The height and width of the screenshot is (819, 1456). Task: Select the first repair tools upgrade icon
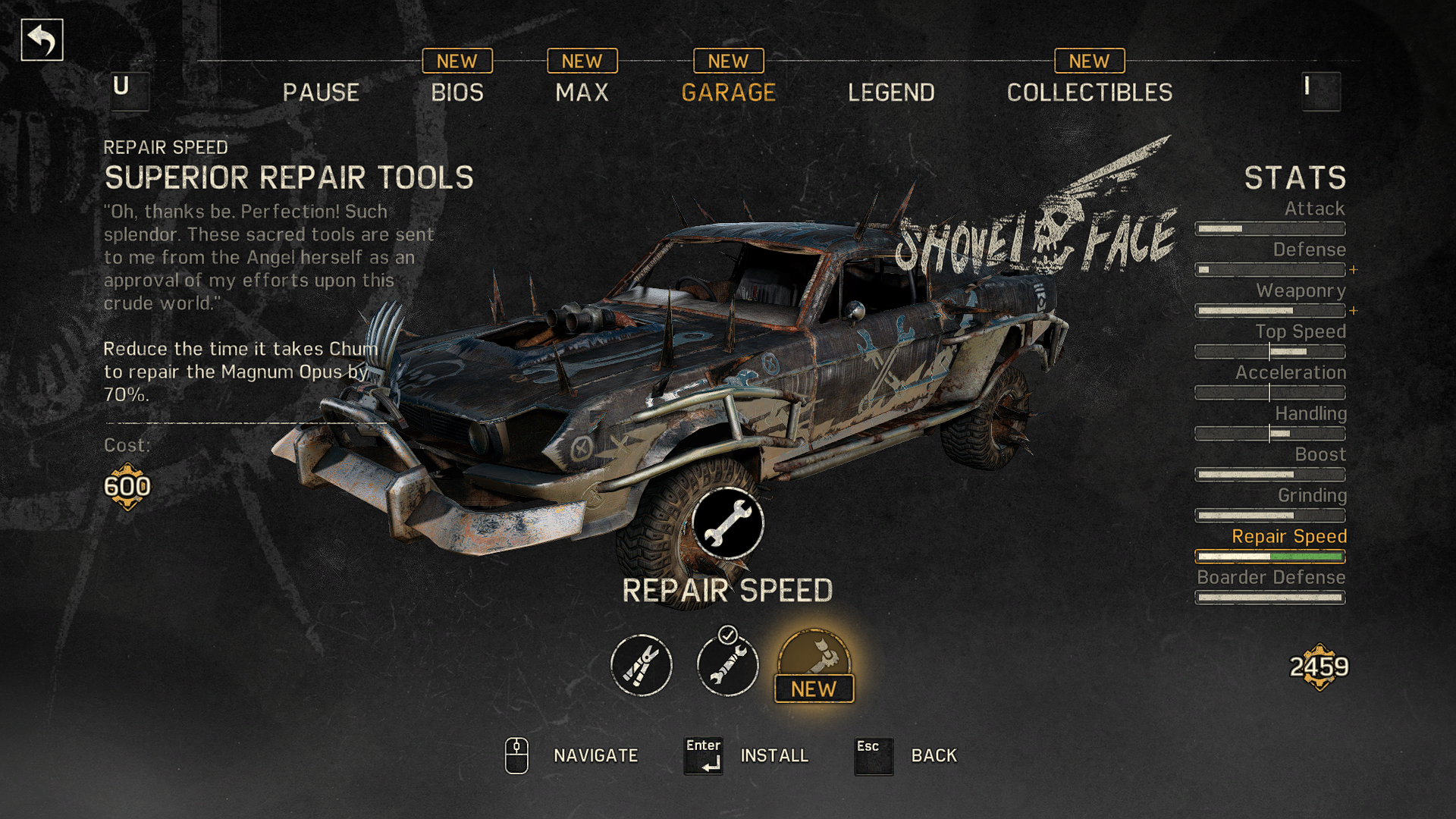pyautogui.click(x=642, y=665)
